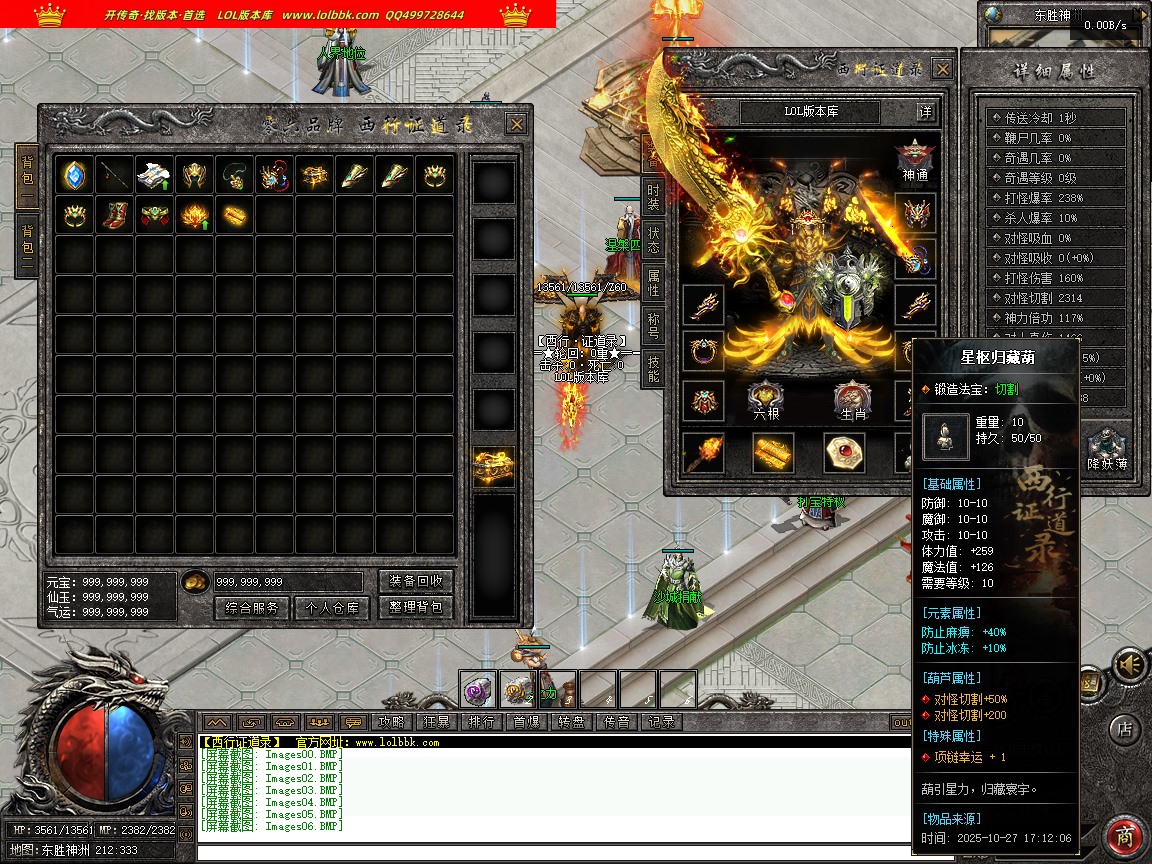Switch to the 背包二 bag tab
Image resolution: width=1152 pixels, height=864 pixels.
click(27, 246)
